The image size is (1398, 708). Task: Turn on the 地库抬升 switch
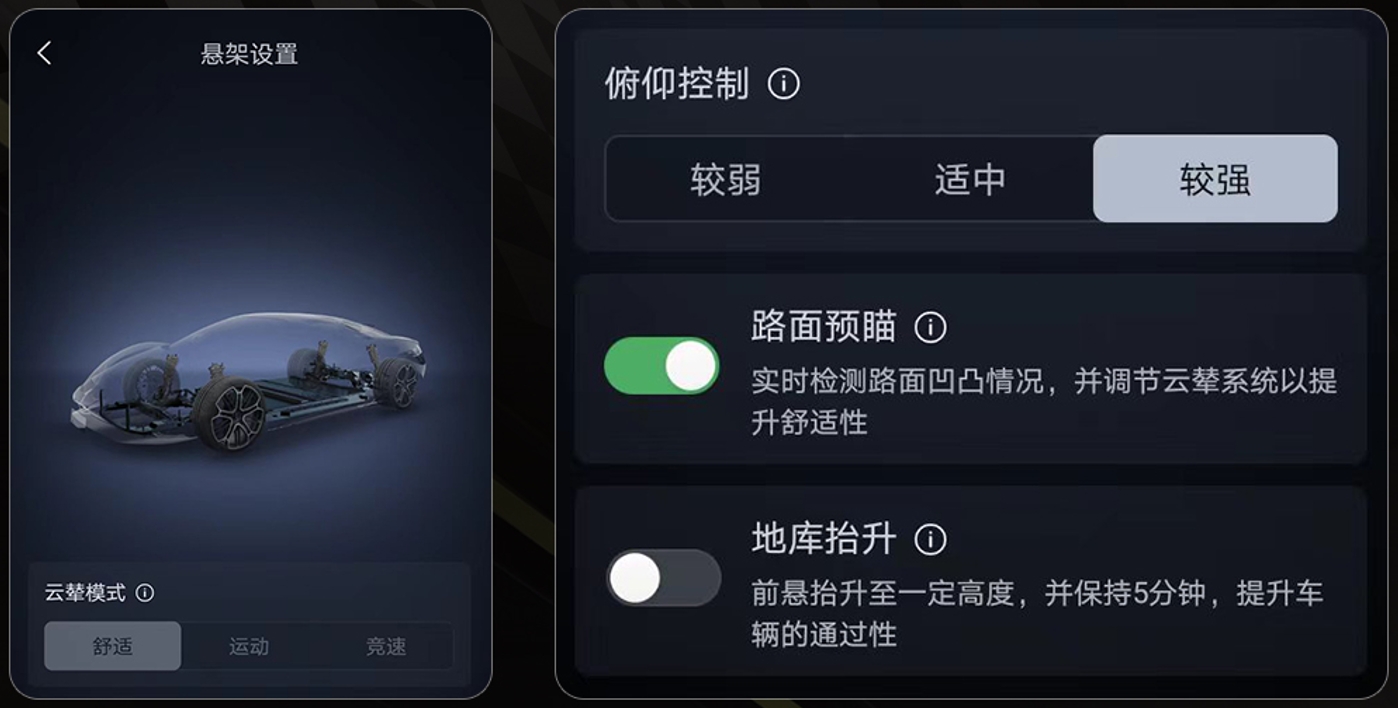click(x=662, y=578)
